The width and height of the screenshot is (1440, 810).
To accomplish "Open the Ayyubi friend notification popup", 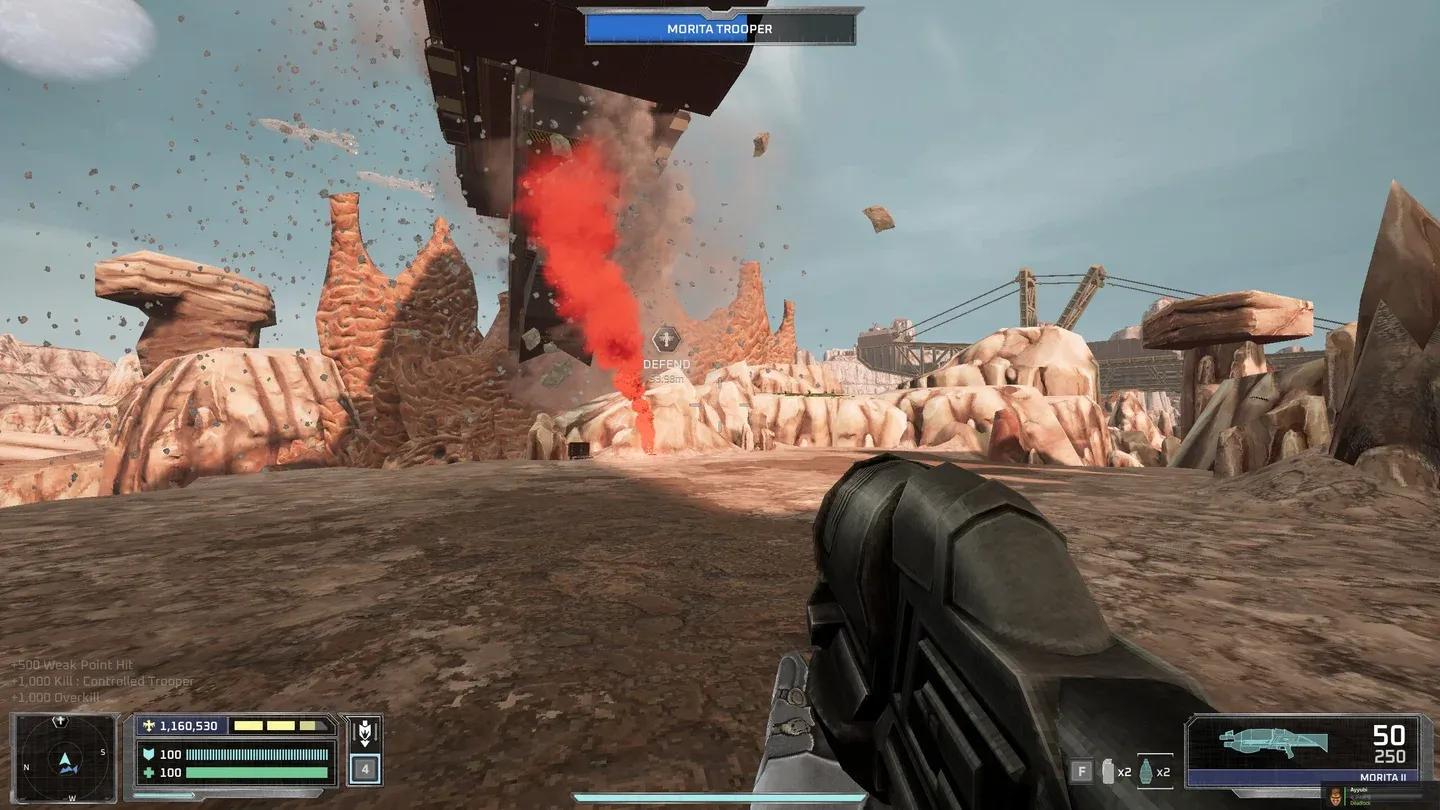I will [x=1380, y=794].
